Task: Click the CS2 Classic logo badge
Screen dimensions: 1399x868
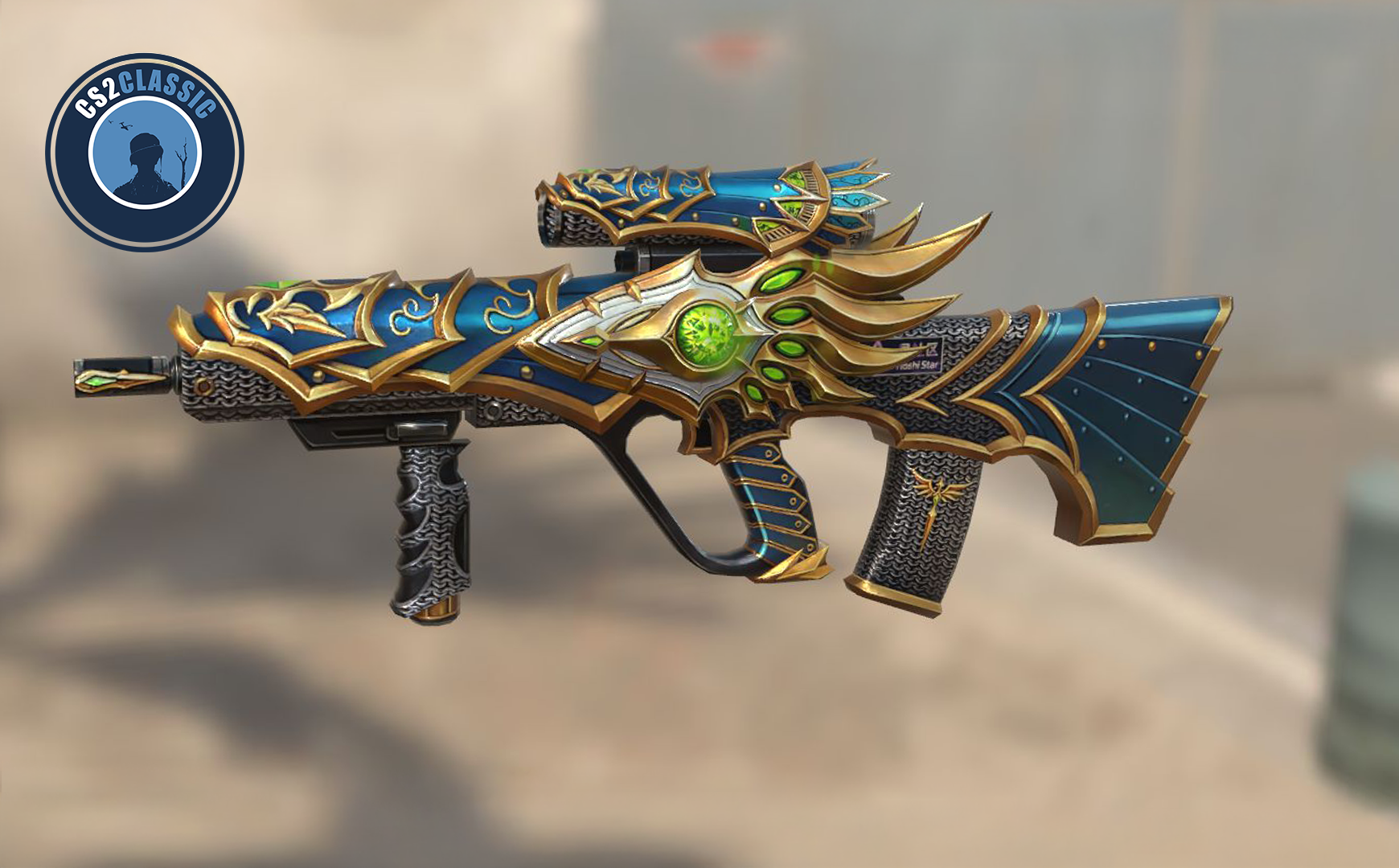Action: [x=145, y=153]
